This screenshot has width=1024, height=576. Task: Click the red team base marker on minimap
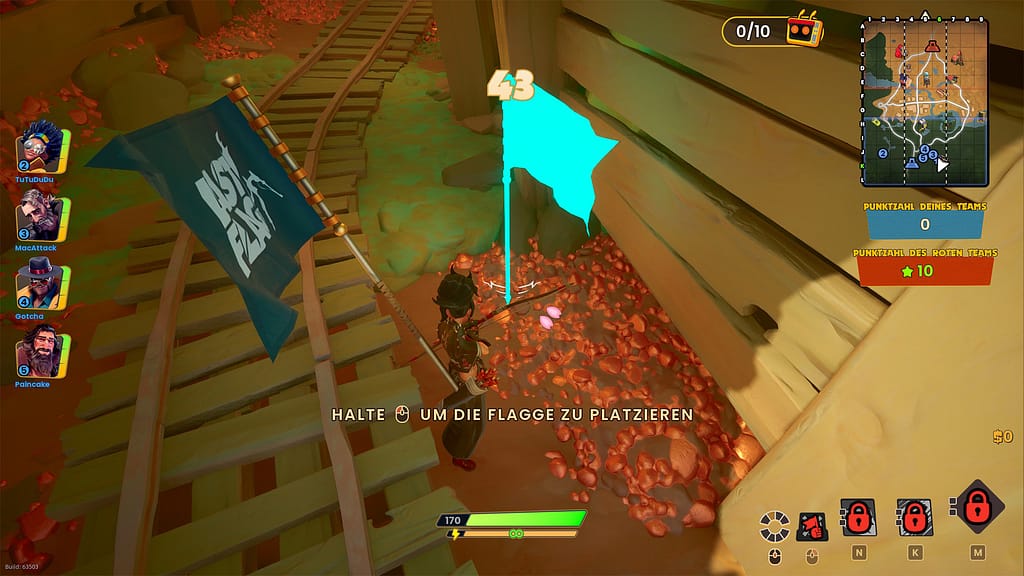[932, 46]
